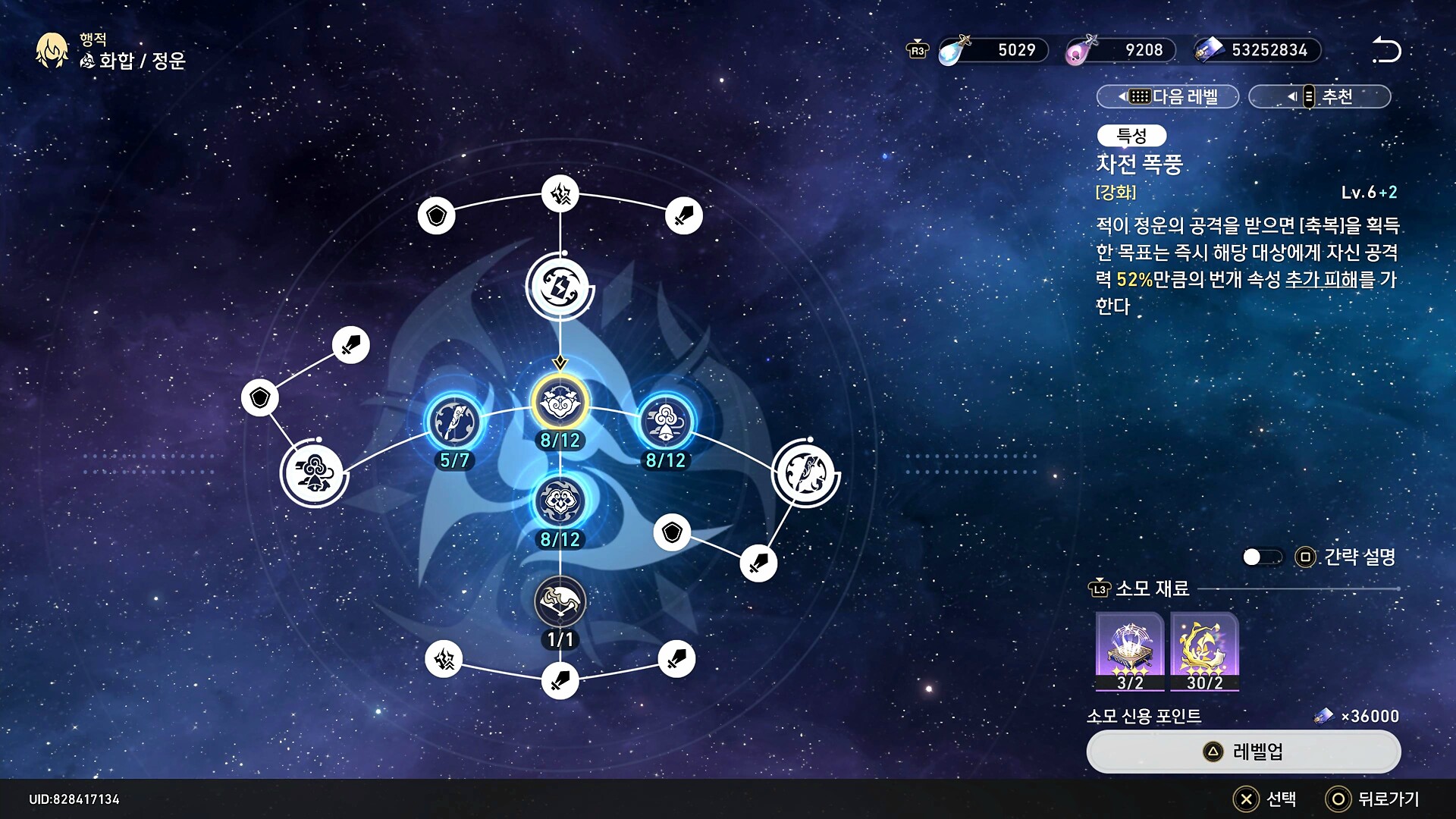Open the 다음 레벨 next level view
The height and width of the screenshot is (819, 1456).
coord(1168,96)
